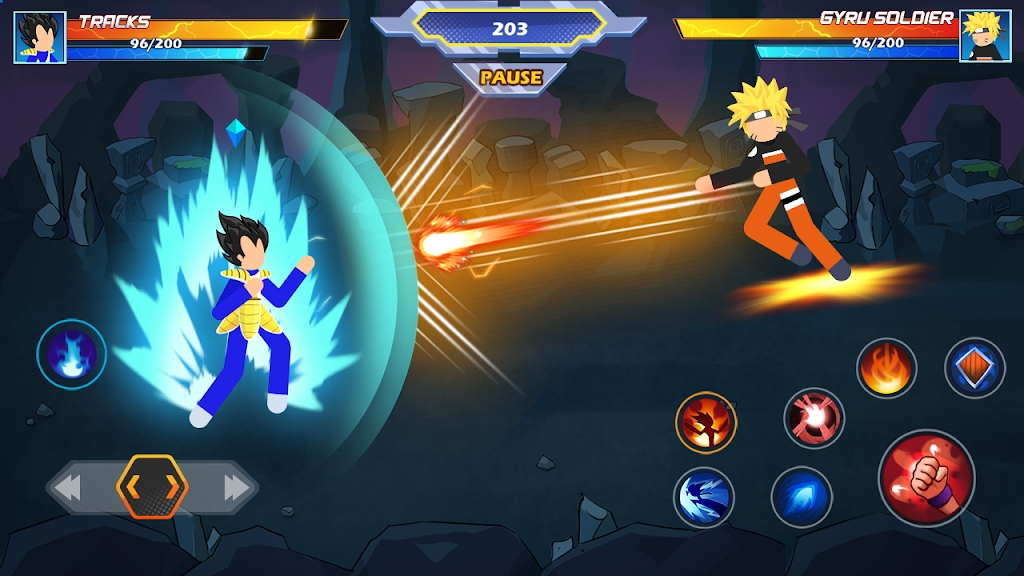Image resolution: width=1024 pixels, height=576 pixels.
Task: Move right with the double-arrow button
Action: [236, 488]
